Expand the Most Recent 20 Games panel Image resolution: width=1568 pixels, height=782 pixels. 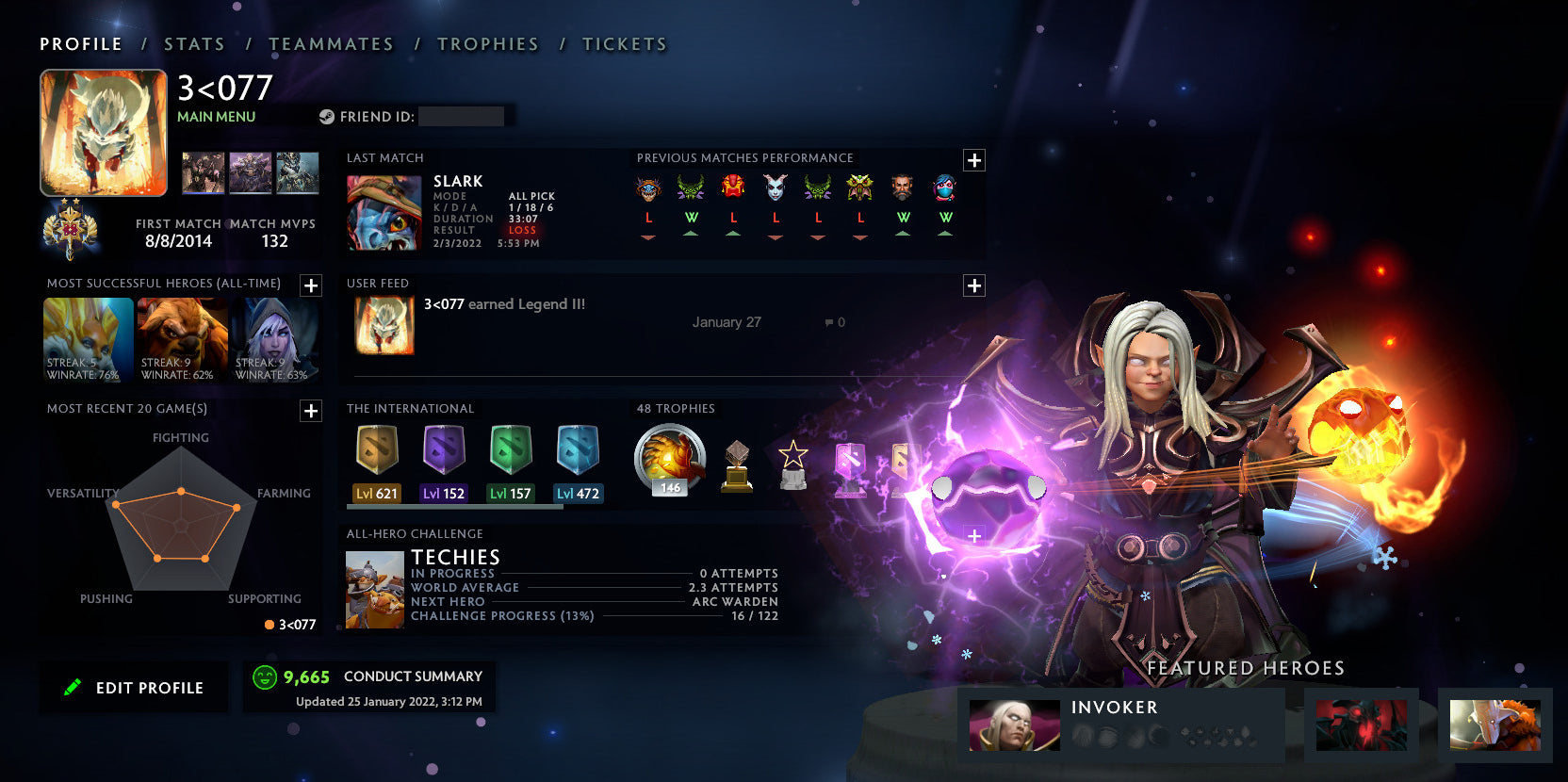[309, 411]
